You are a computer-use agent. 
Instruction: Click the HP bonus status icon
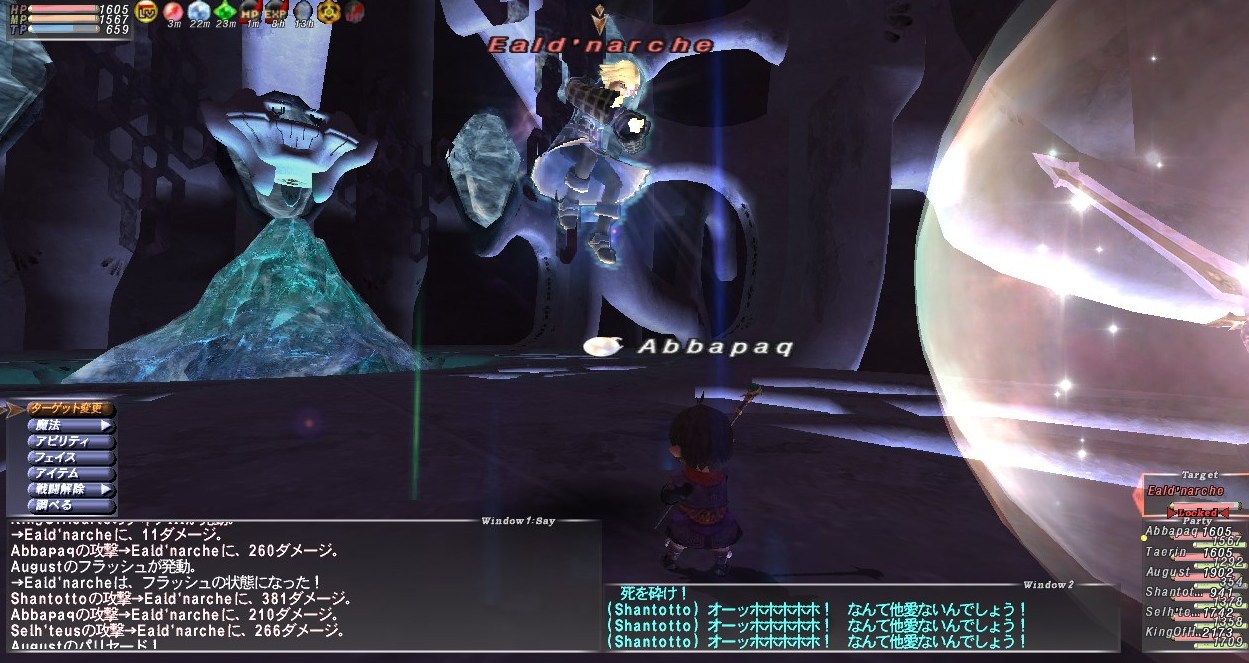coord(250,11)
